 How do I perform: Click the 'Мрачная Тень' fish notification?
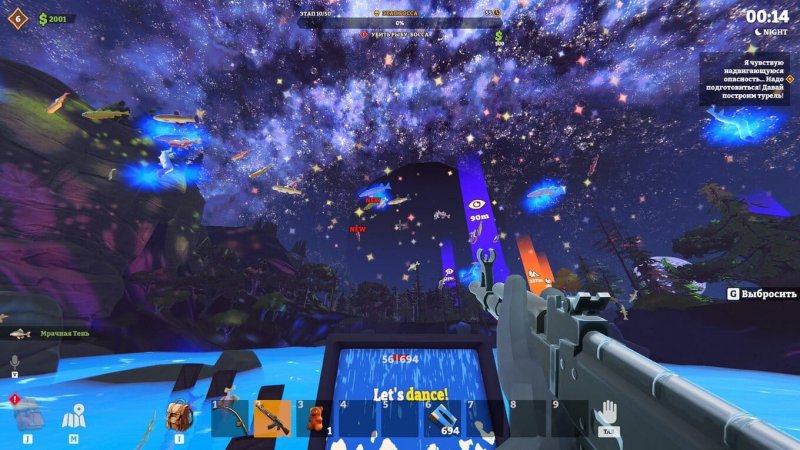(x=50, y=333)
